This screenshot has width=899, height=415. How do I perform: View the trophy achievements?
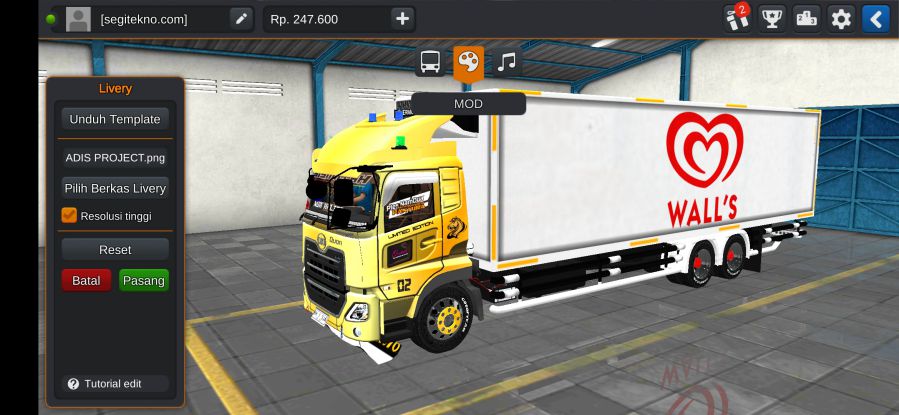click(771, 18)
